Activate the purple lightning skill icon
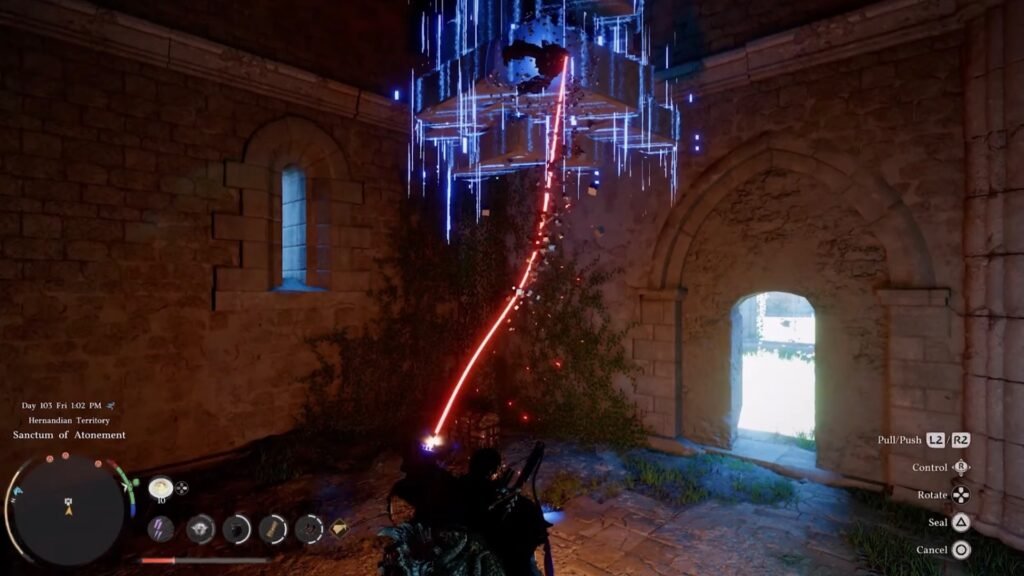Screen dimensions: 1024x576 click(x=160, y=529)
